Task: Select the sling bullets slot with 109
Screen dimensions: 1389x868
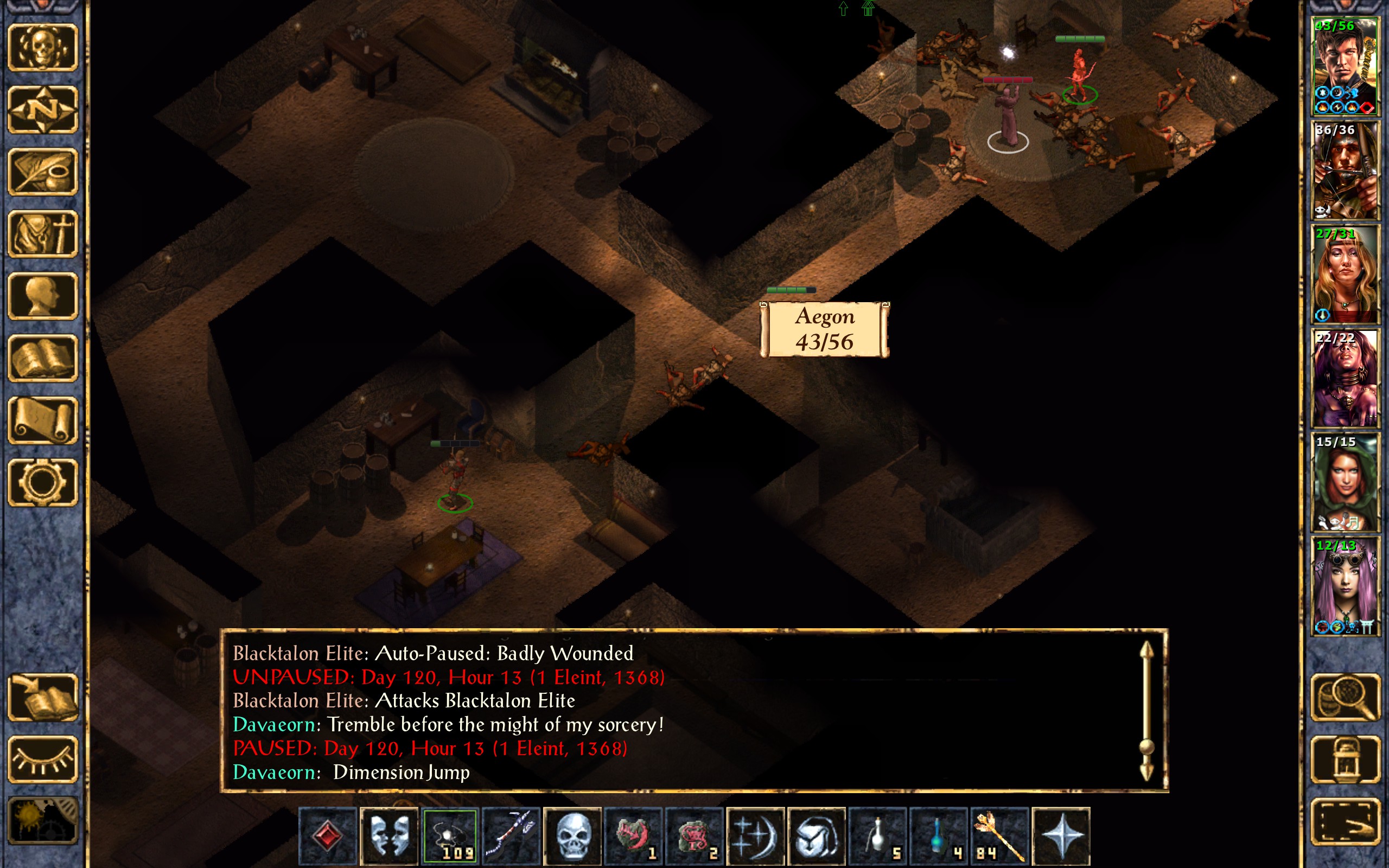Action: point(450,835)
